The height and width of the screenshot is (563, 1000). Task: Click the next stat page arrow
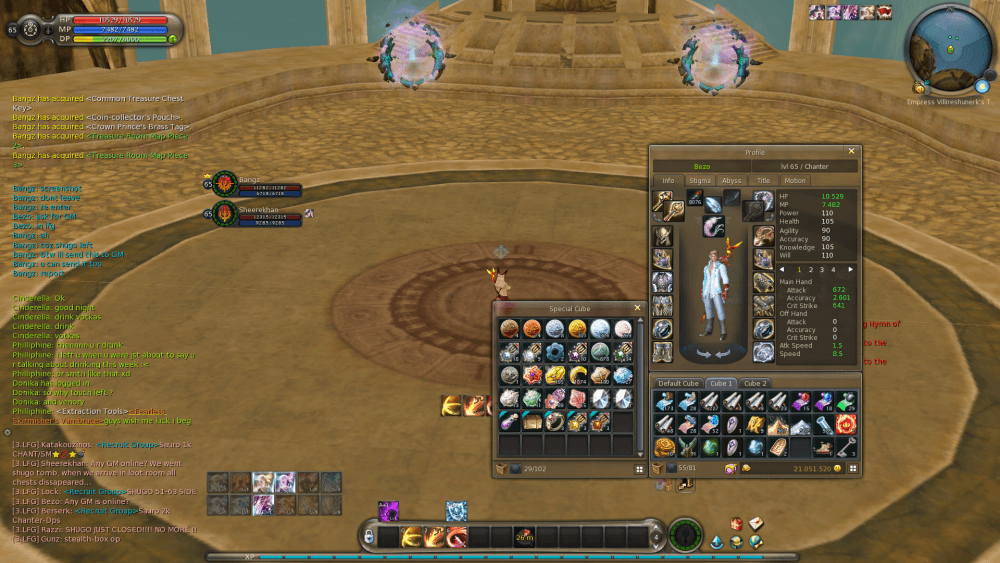coord(851,269)
